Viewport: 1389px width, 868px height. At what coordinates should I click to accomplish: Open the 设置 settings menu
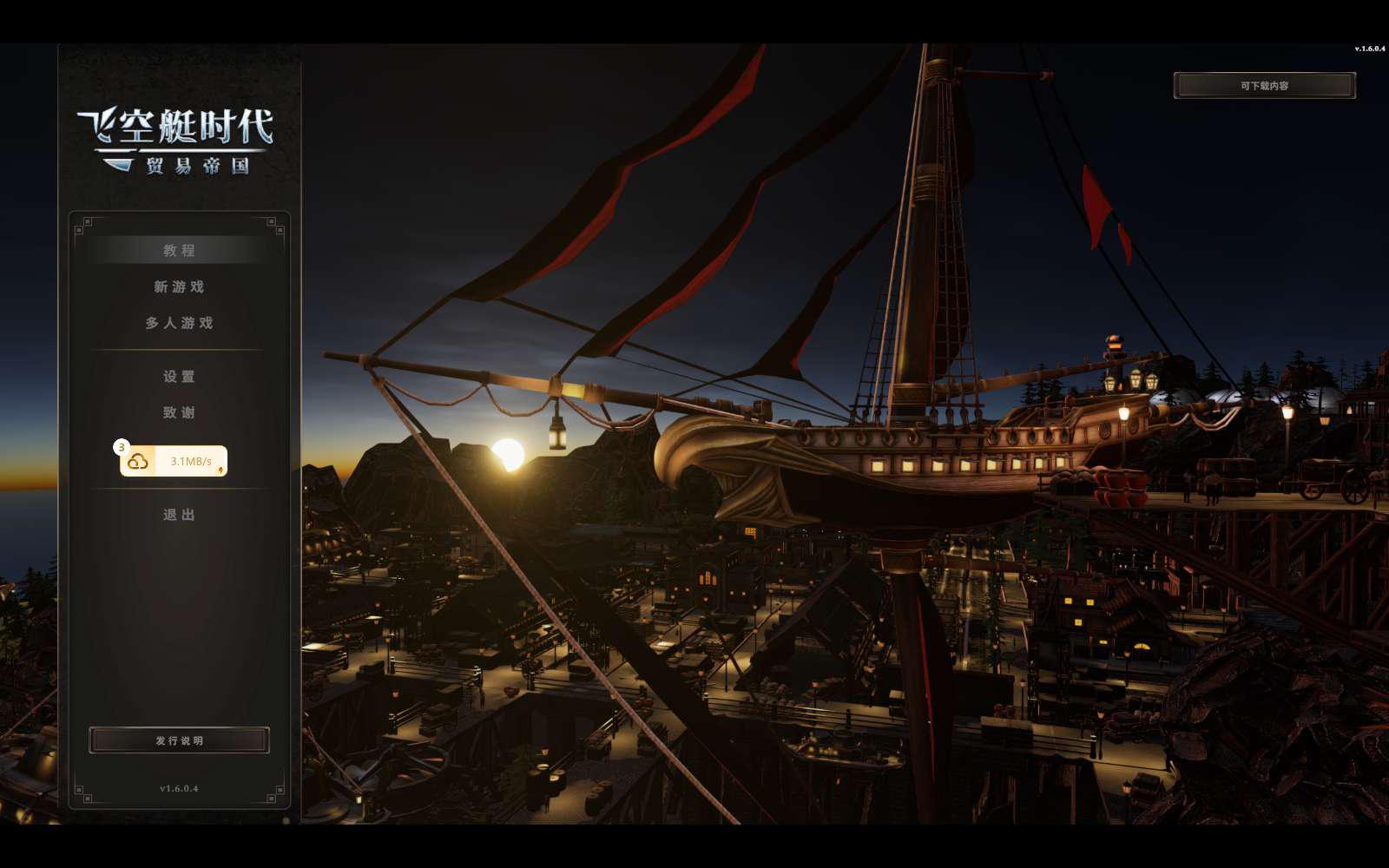pyautogui.click(x=179, y=377)
